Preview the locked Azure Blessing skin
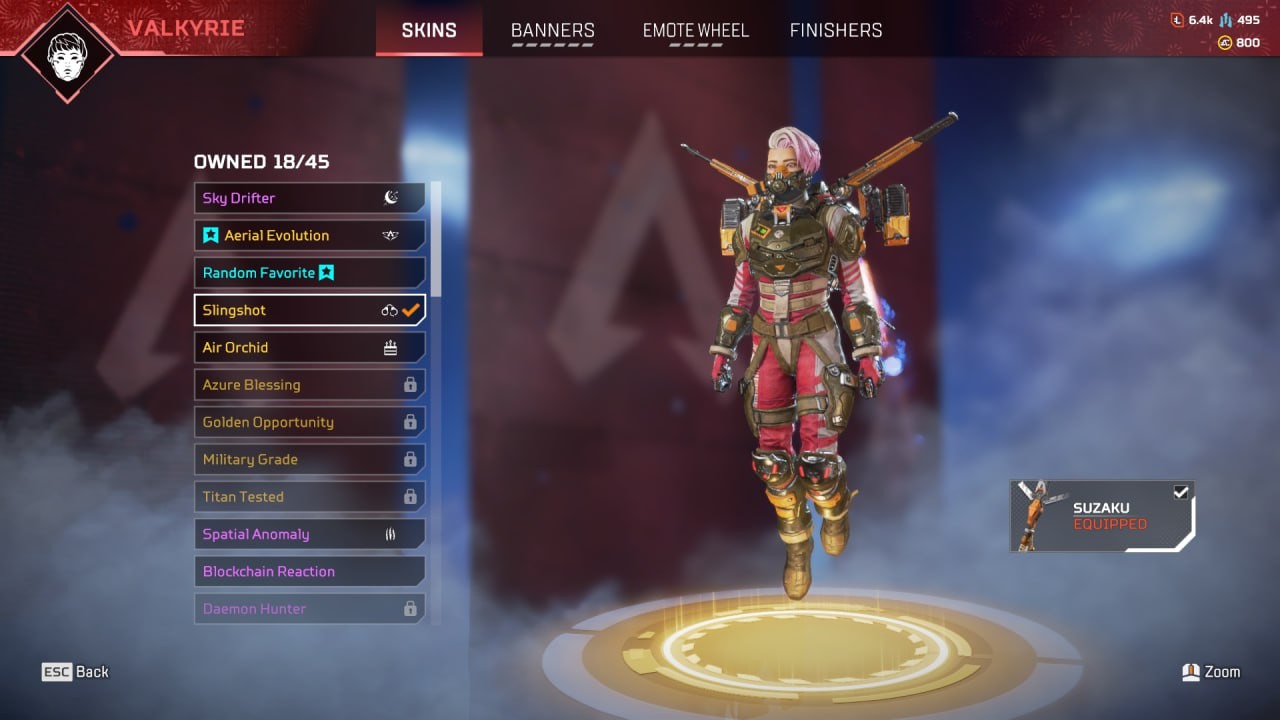The height and width of the screenshot is (720, 1280). point(309,385)
